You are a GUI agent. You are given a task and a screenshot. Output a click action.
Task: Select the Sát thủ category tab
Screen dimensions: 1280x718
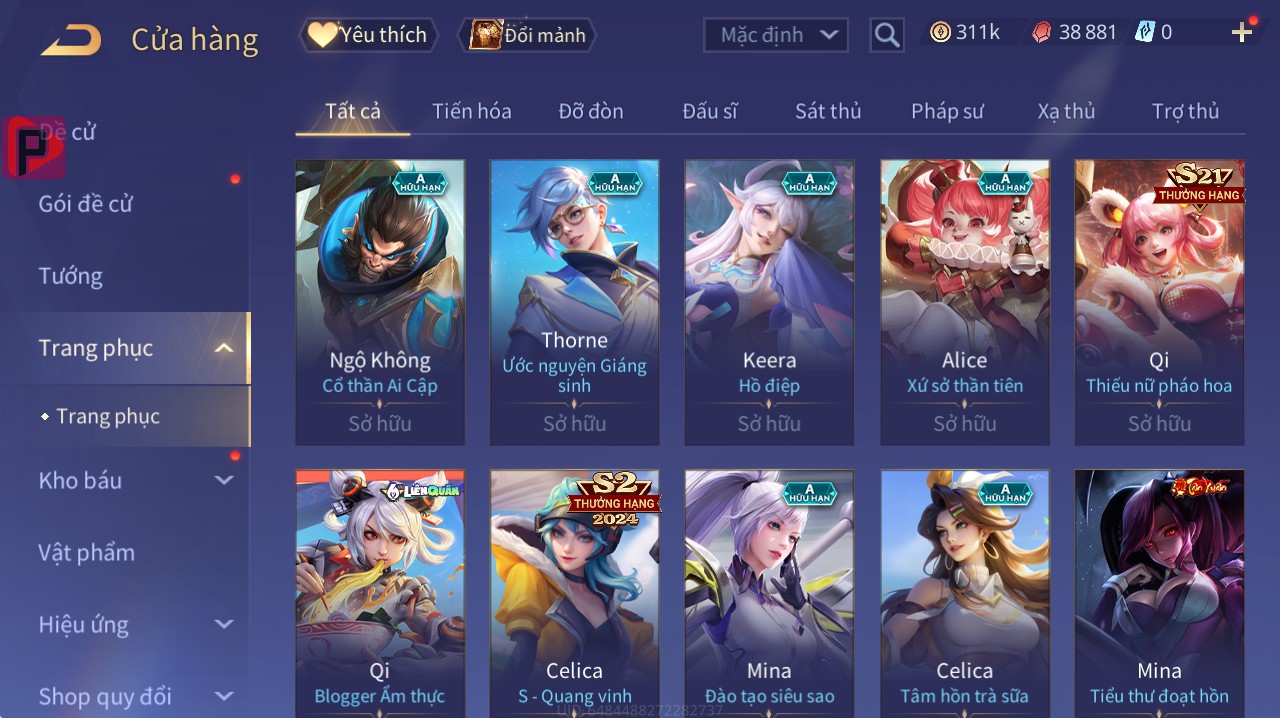828,111
